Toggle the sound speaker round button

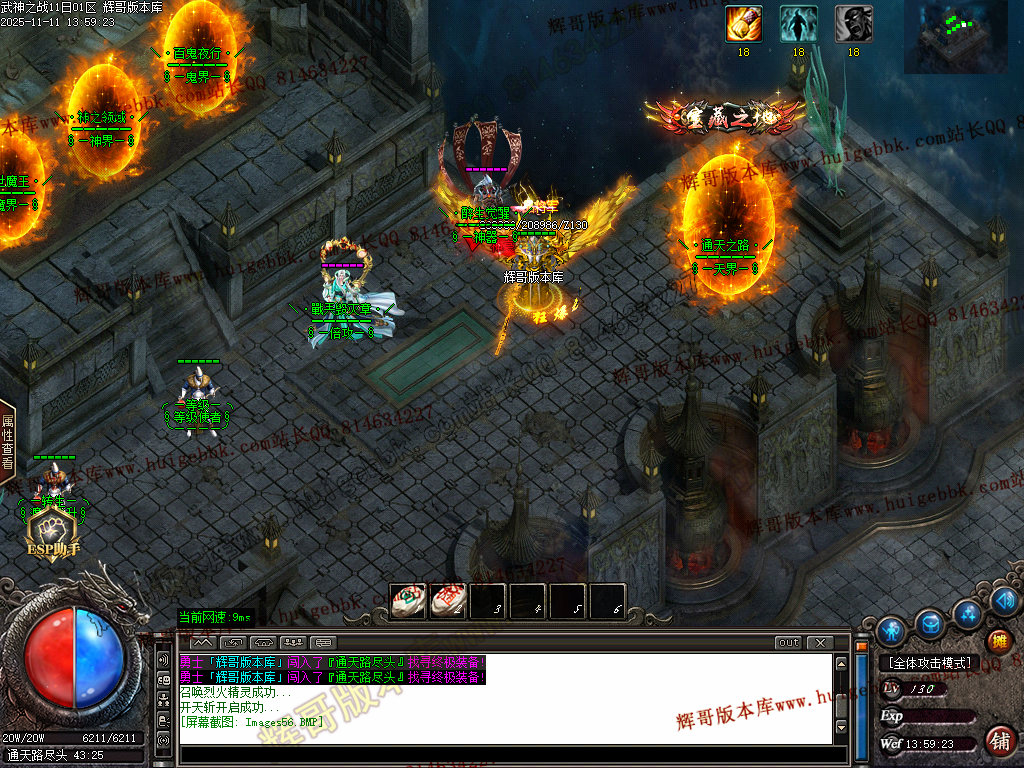[x=1005, y=601]
